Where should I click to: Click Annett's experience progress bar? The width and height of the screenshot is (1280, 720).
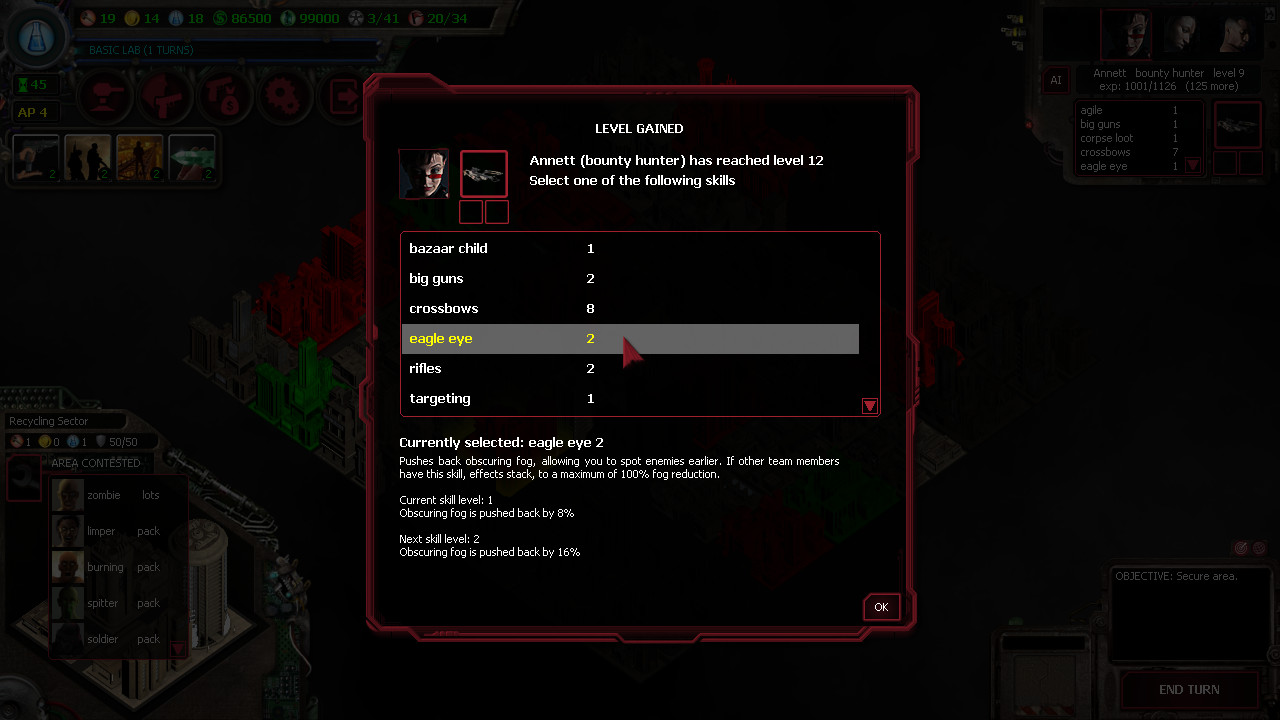tap(1168, 86)
